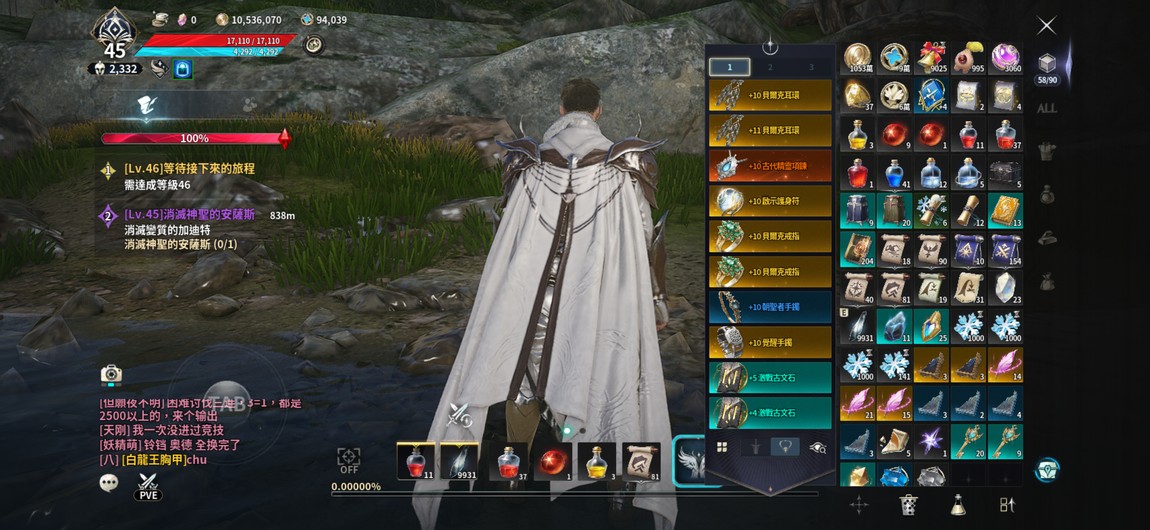Use the scroll in the hotbar
Image resolution: width=1150 pixels, height=530 pixels.
[x=641, y=461]
